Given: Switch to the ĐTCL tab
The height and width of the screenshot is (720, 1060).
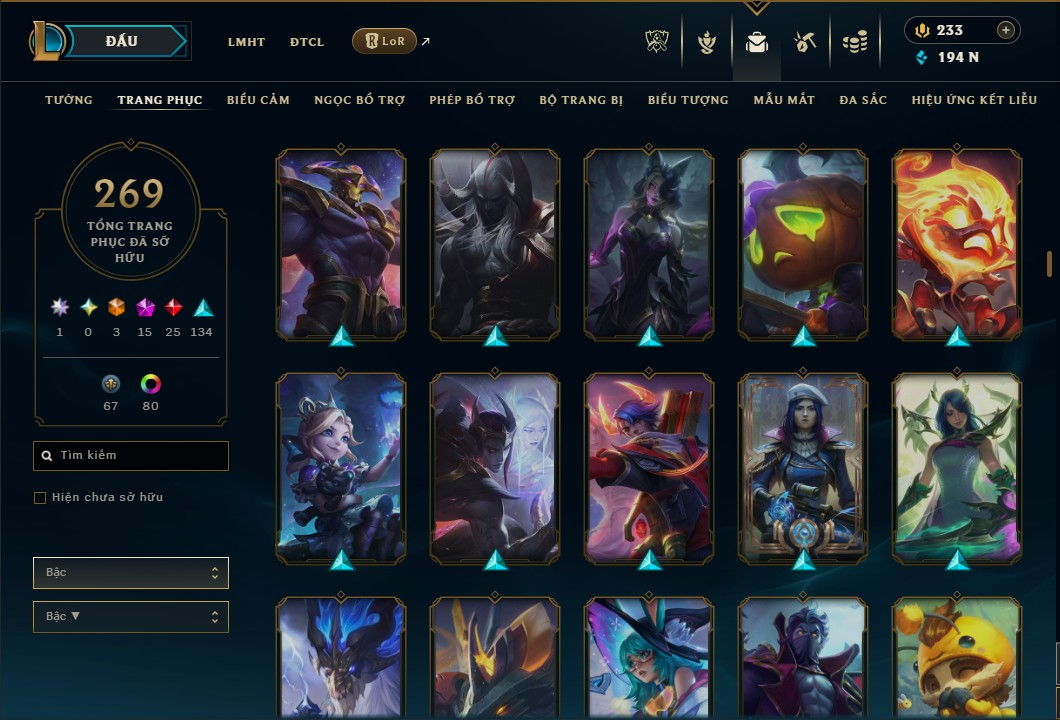Looking at the screenshot, I should tap(307, 42).
